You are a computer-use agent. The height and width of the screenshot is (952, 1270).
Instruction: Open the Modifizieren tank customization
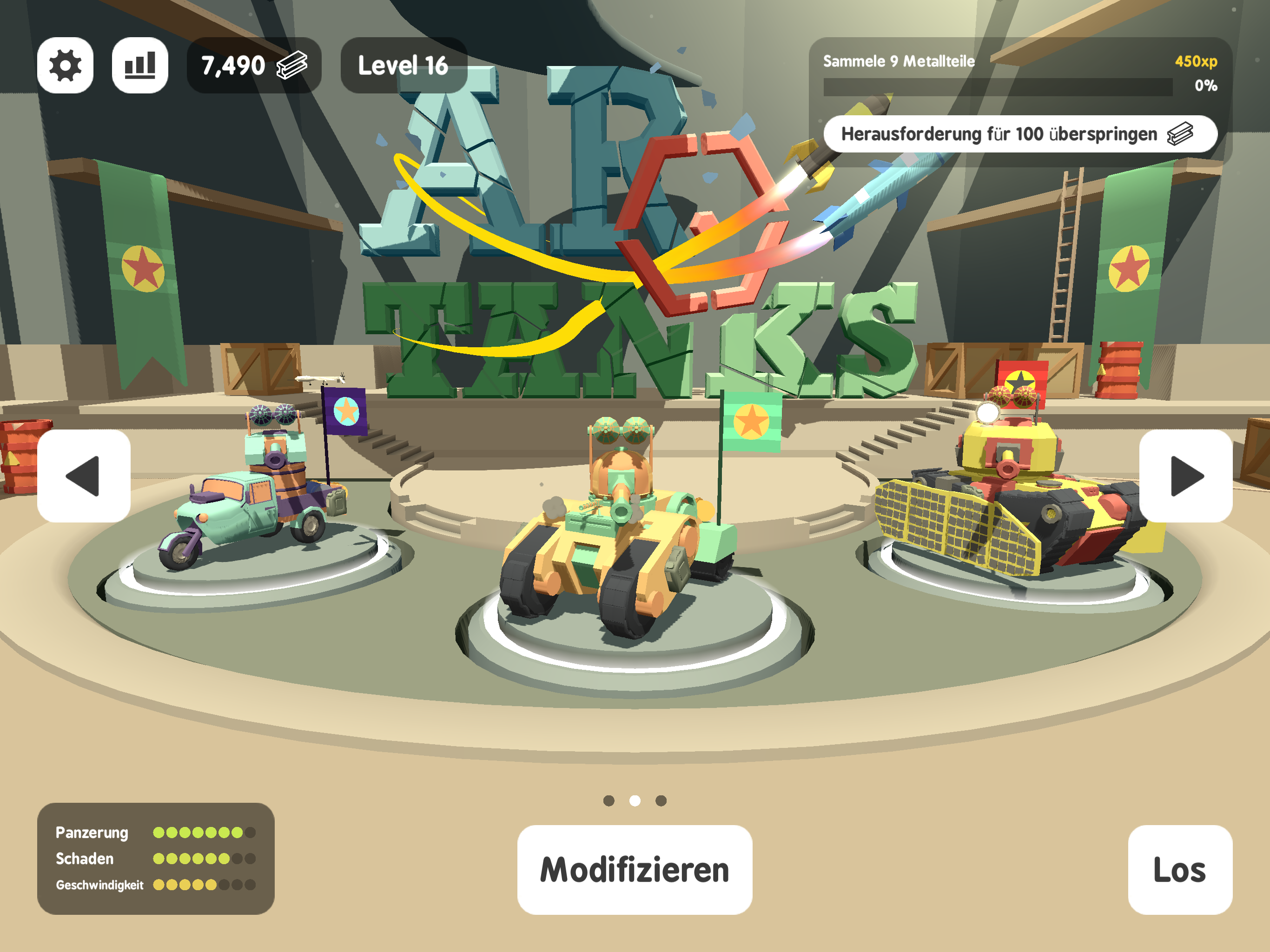pos(635,869)
